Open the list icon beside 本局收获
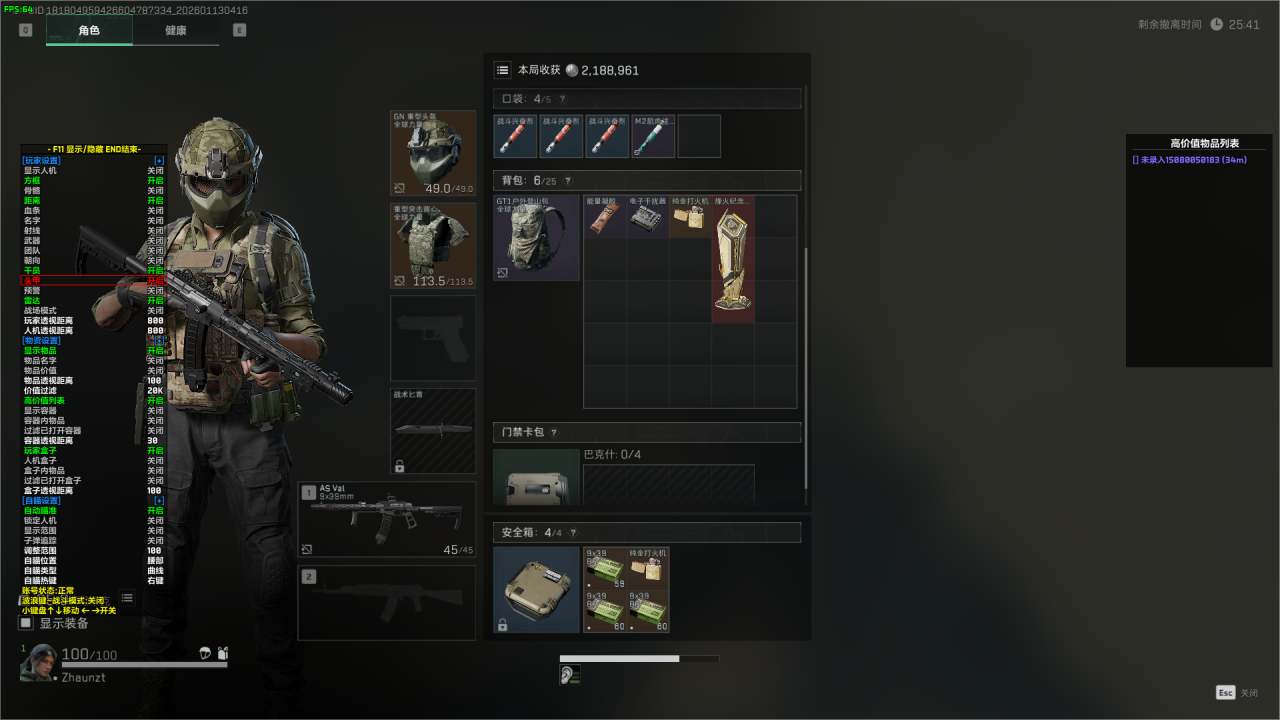 point(503,70)
